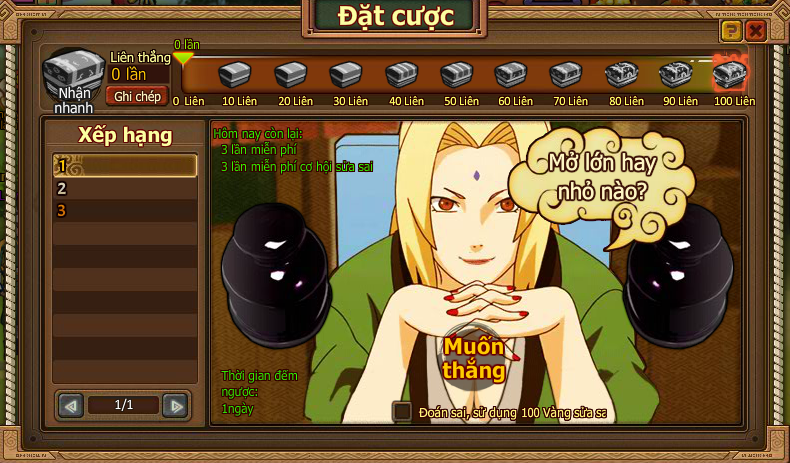790x463 pixels.
Task: Select rank 1 row in Xếp hạng
Action: tap(125, 166)
